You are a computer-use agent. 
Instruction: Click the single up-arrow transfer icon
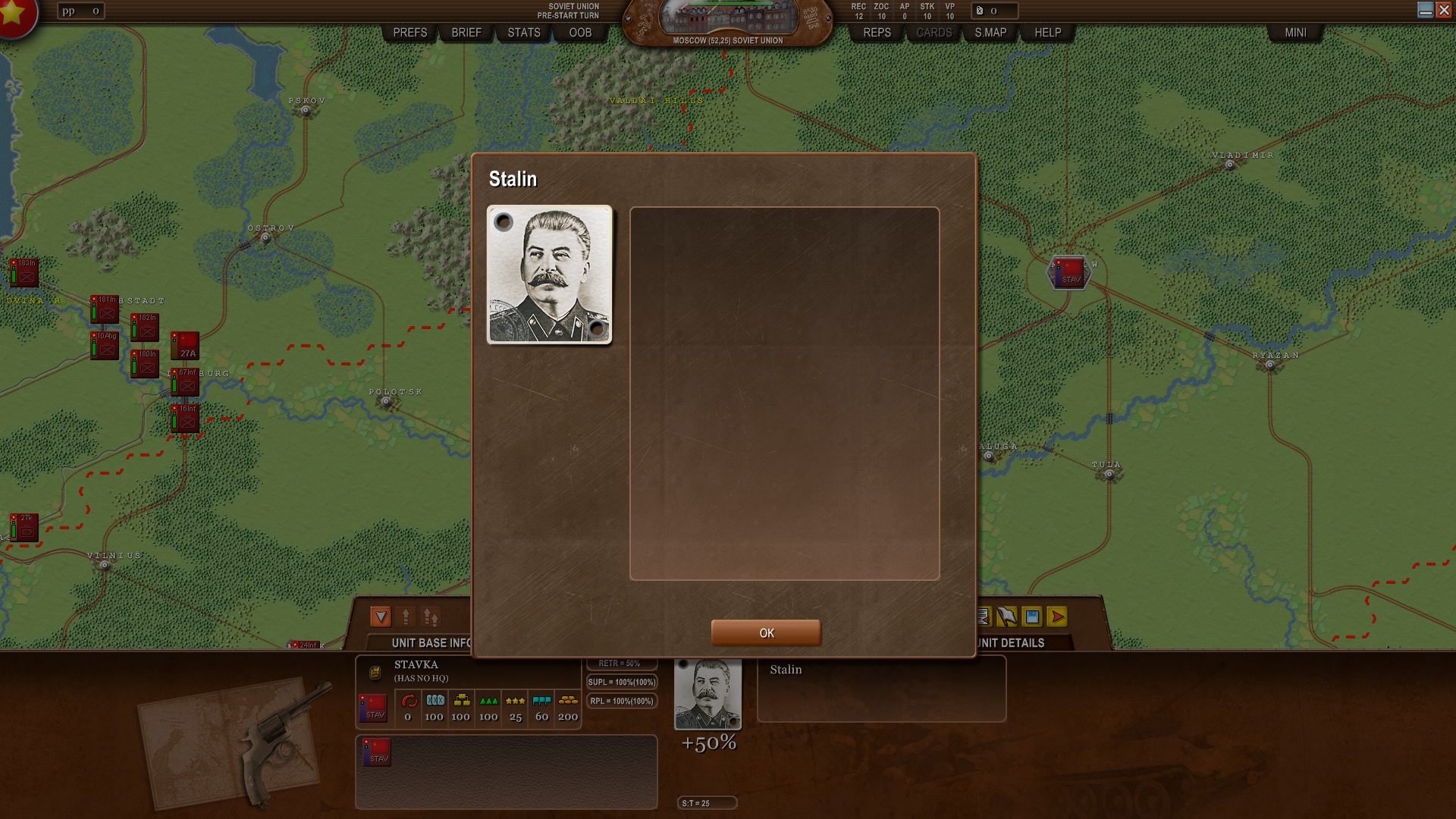[x=406, y=617]
